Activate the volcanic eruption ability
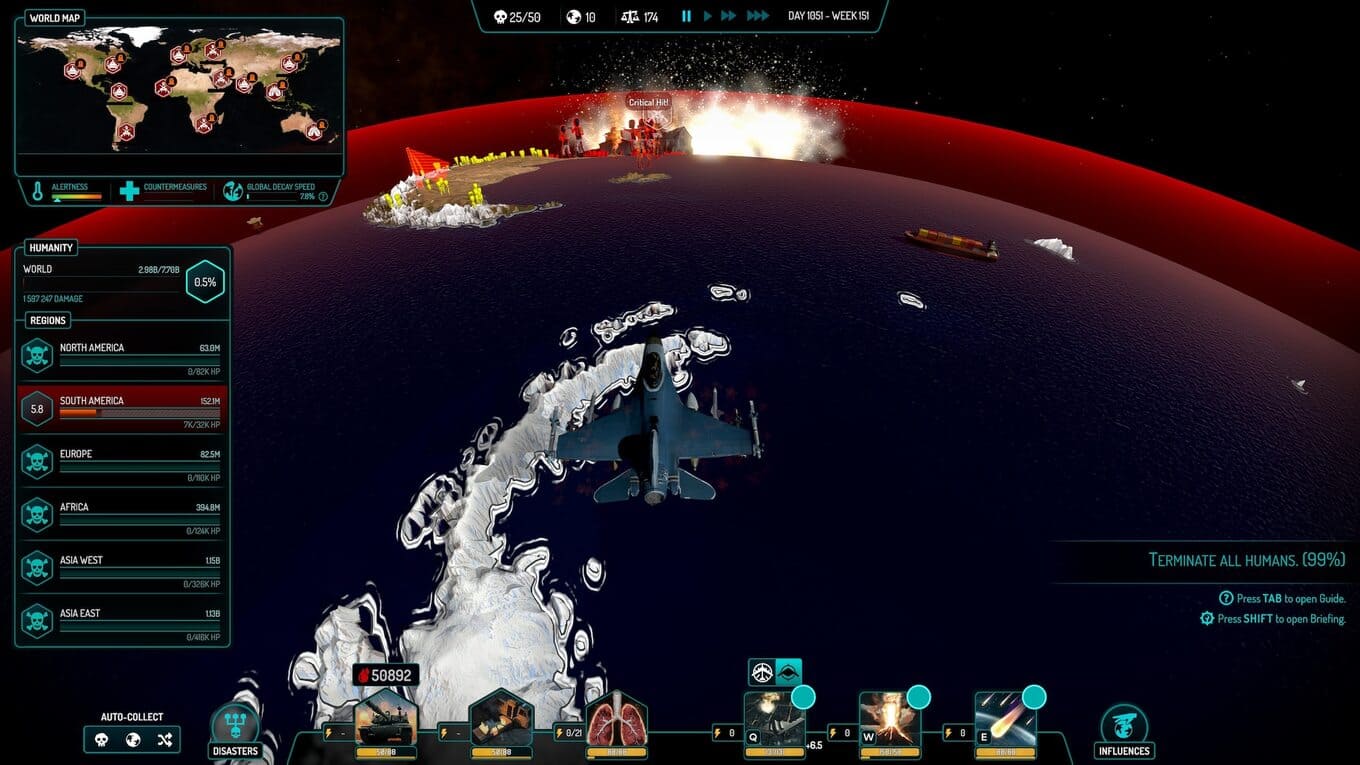The image size is (1360, 765). 890,722
